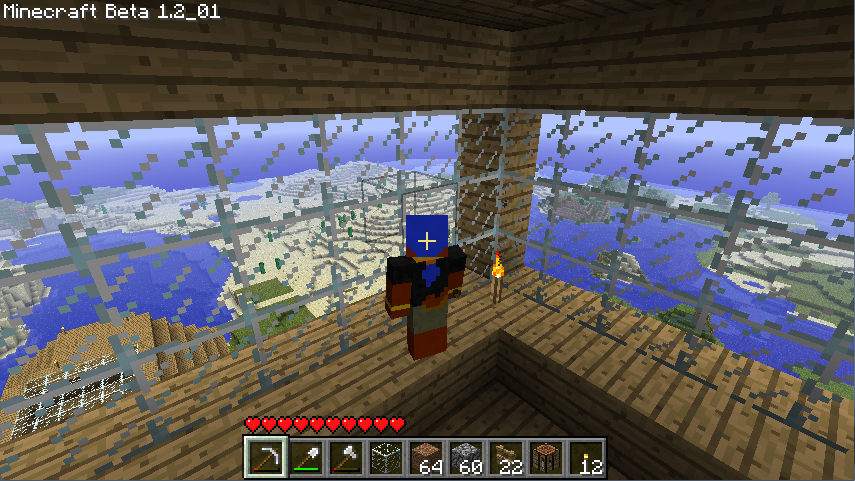Select the pickaxe hotbar slot

pyautogui.click(x=265, y=458)
